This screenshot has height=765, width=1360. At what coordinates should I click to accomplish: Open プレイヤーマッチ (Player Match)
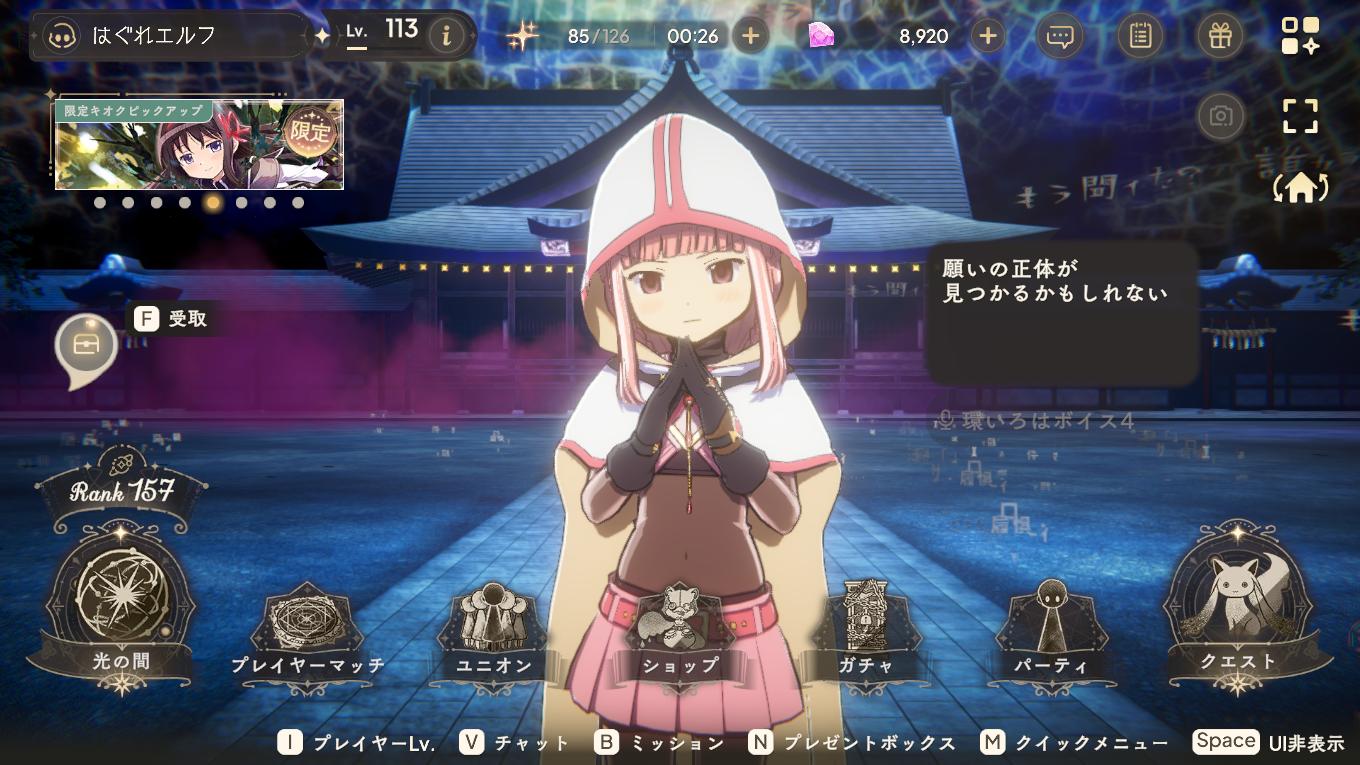pos(307,632)
